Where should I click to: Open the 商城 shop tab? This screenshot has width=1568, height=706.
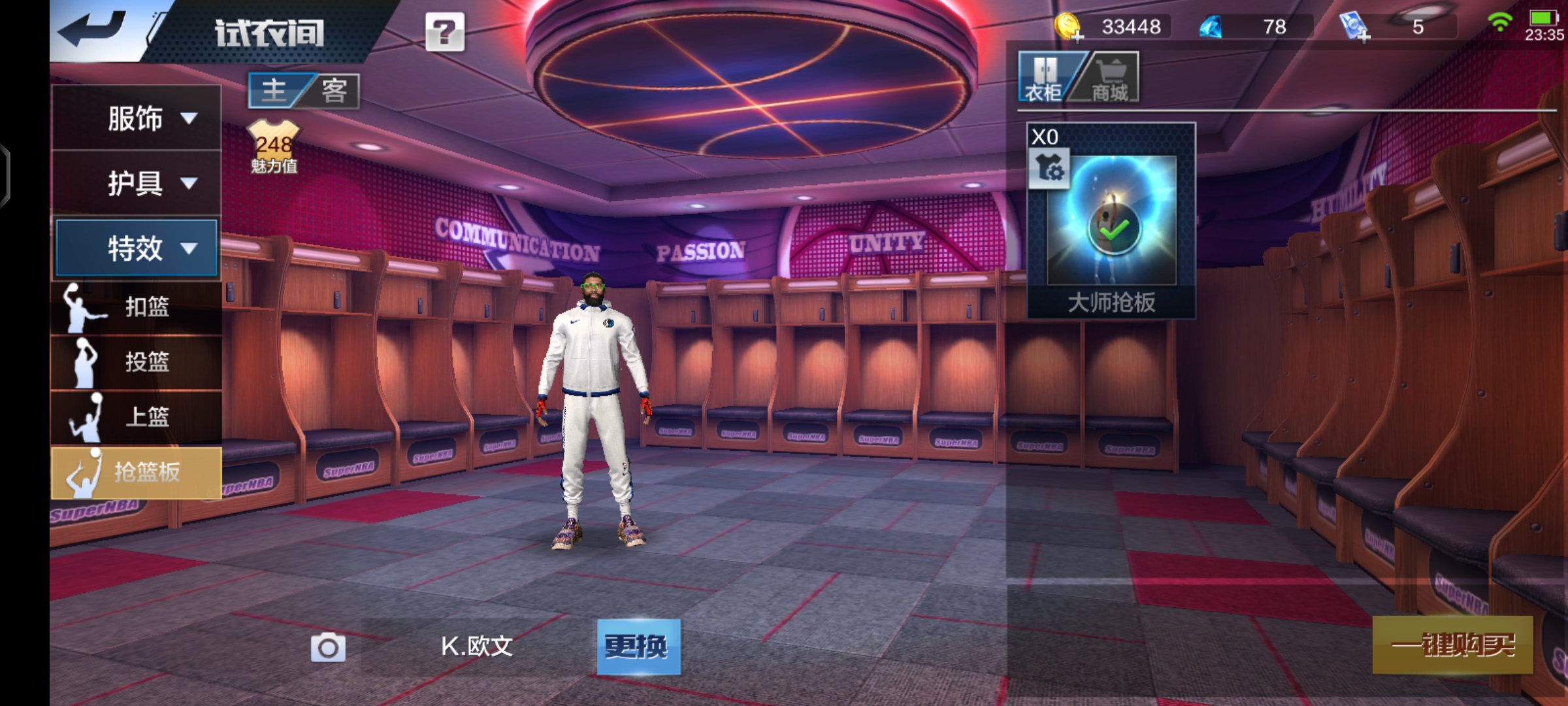(1110, 78)
